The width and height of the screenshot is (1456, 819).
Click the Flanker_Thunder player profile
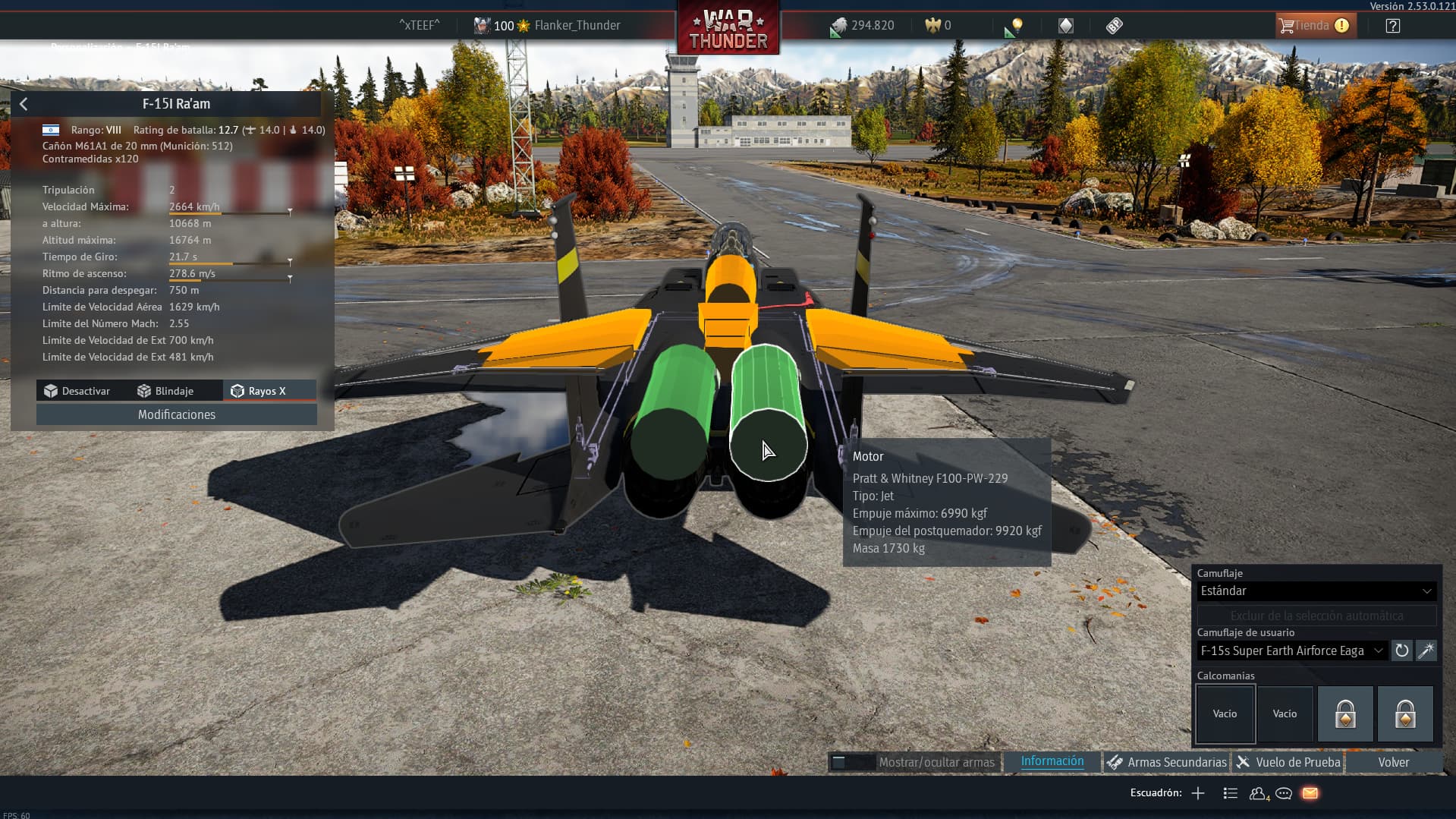click(x=577, y=25)
